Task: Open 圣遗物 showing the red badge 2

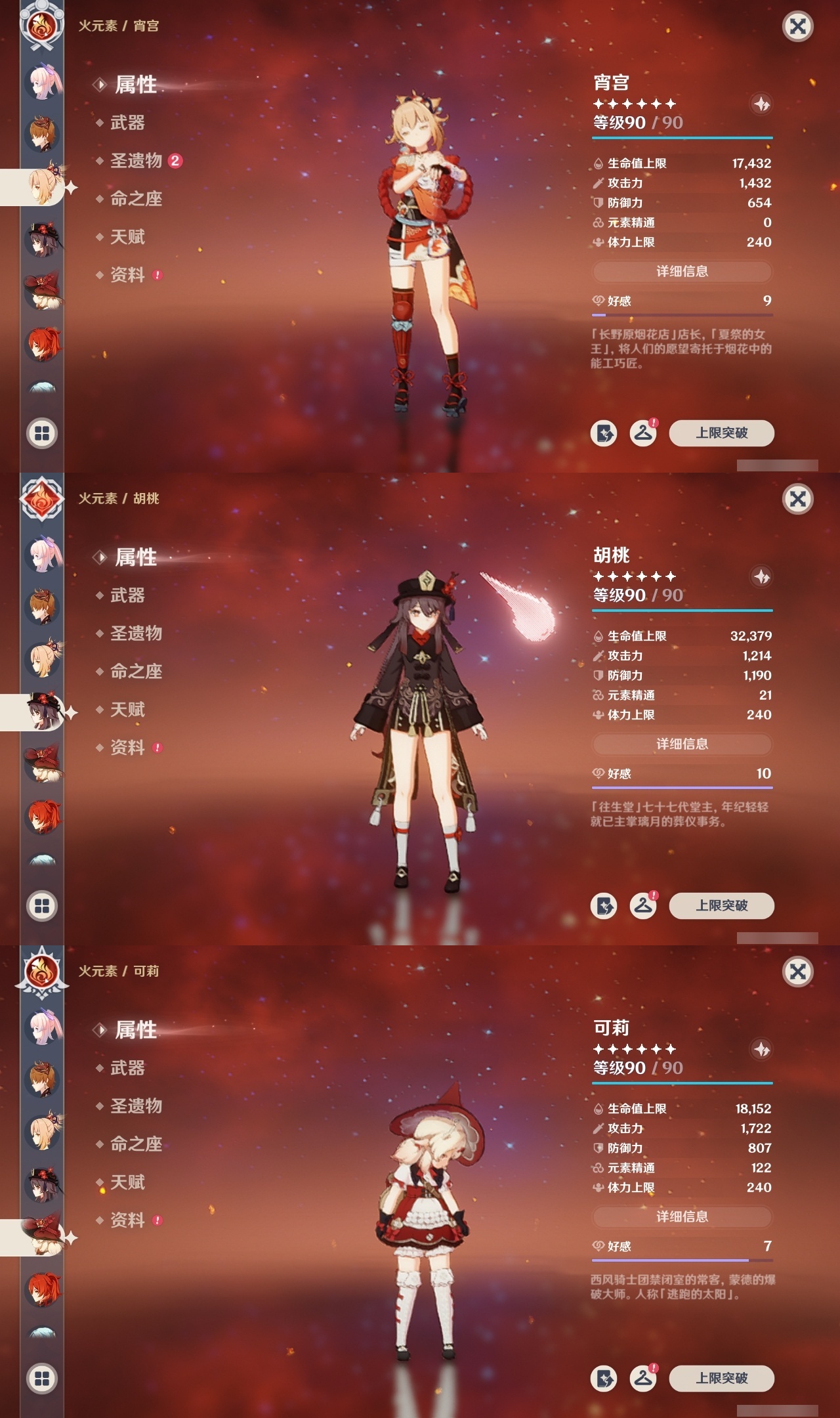Action: (x=135, y=161)
